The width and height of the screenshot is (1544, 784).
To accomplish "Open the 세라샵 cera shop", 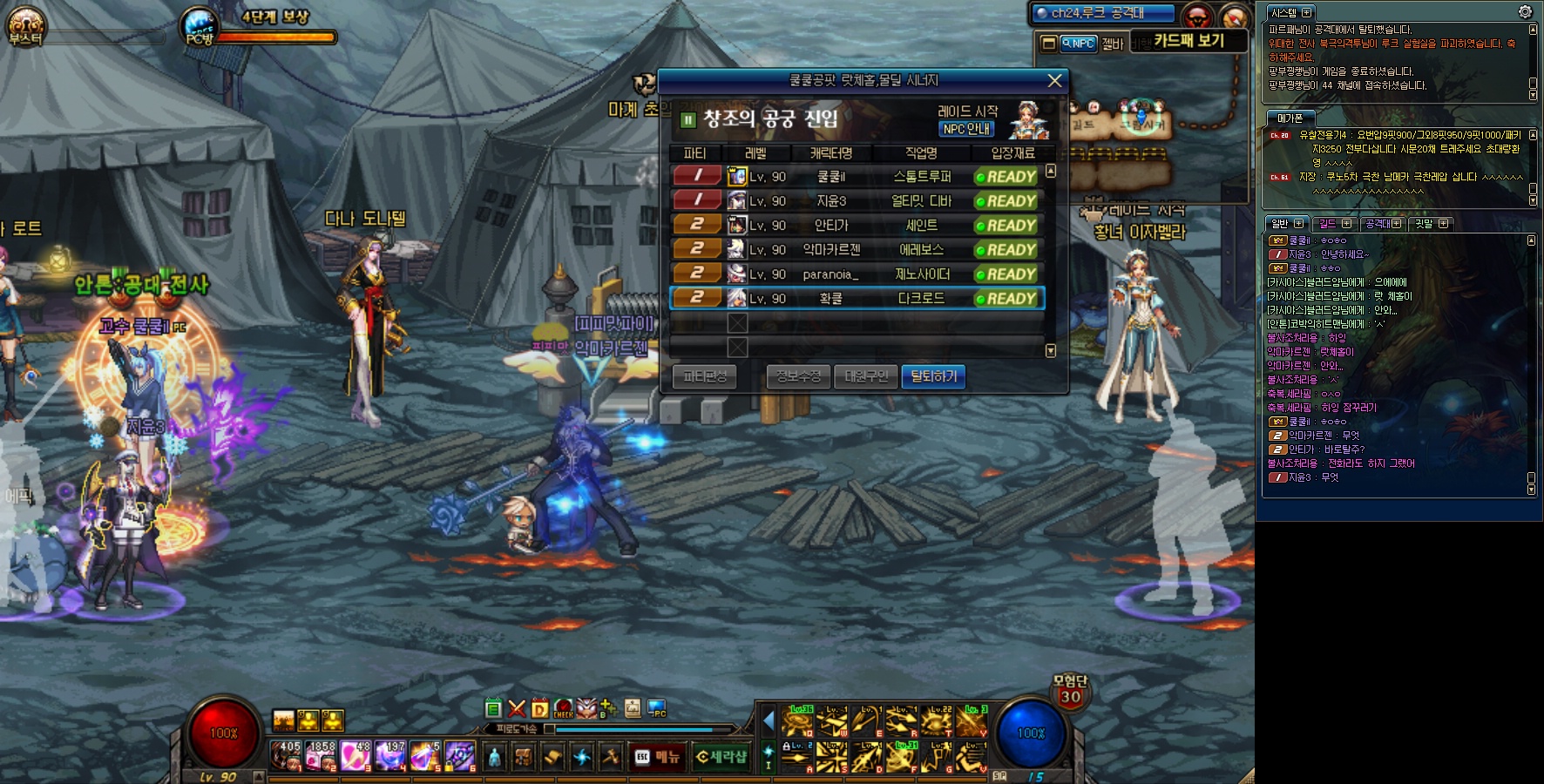I will click(721, 757).
